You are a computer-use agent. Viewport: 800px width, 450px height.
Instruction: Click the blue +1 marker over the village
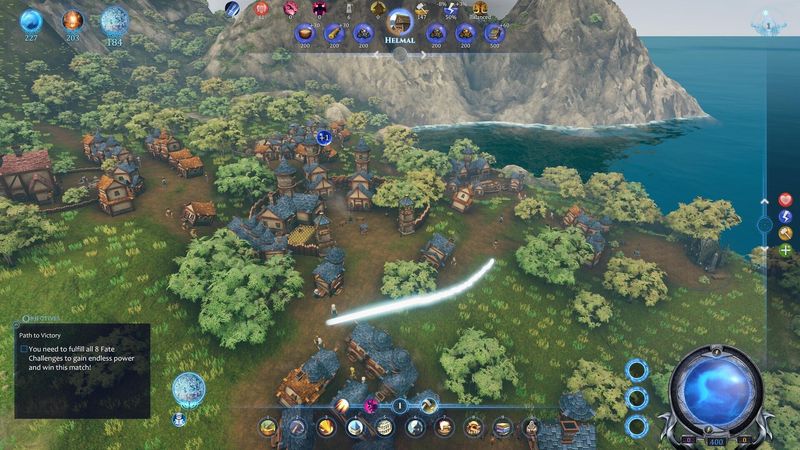click(x=324, y=137)
